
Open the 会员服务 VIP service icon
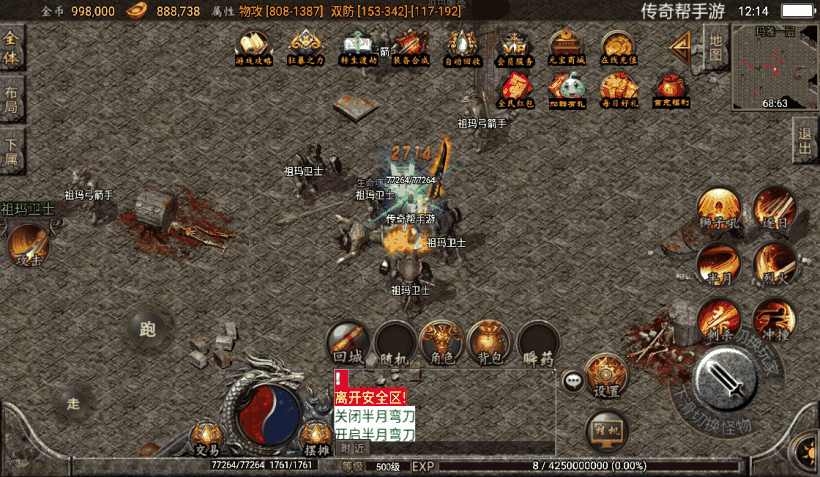point(514,47)
